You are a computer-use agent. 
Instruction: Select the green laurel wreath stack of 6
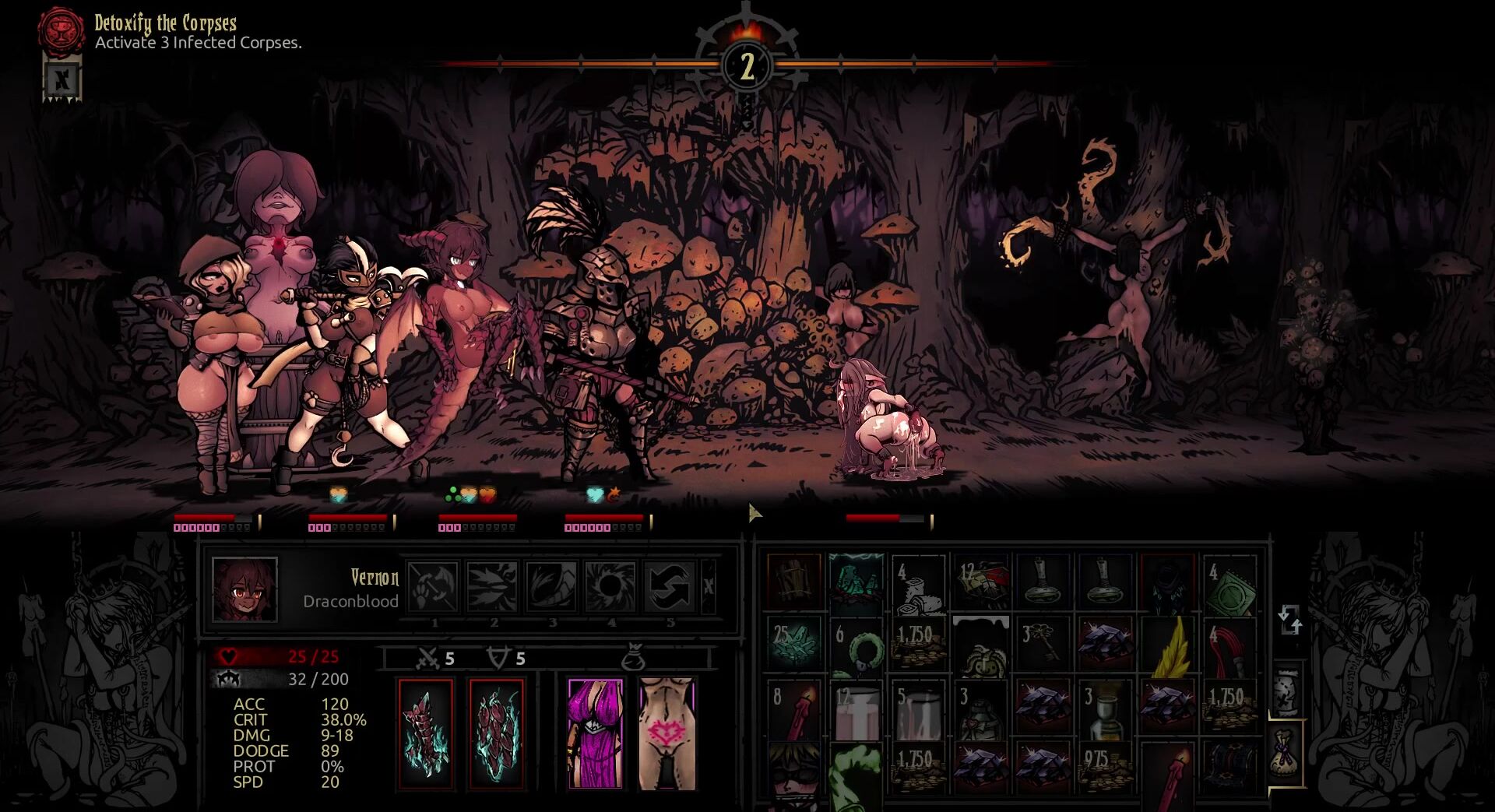coord(856,645)
